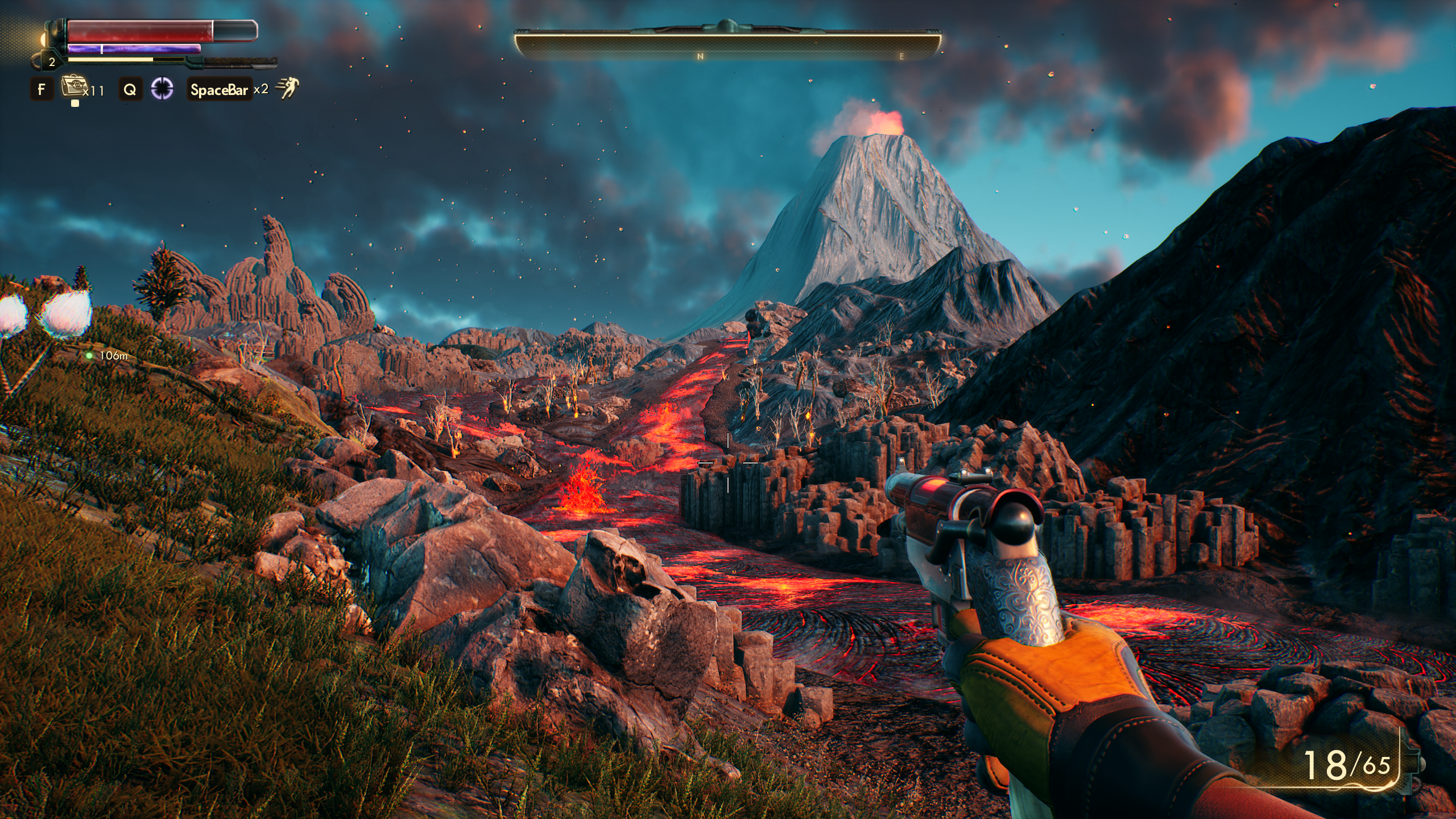This screenshot has height=819, width=1456.
Task: Select the green 106m waypoint marker
Action: click(x=89, y=355)
